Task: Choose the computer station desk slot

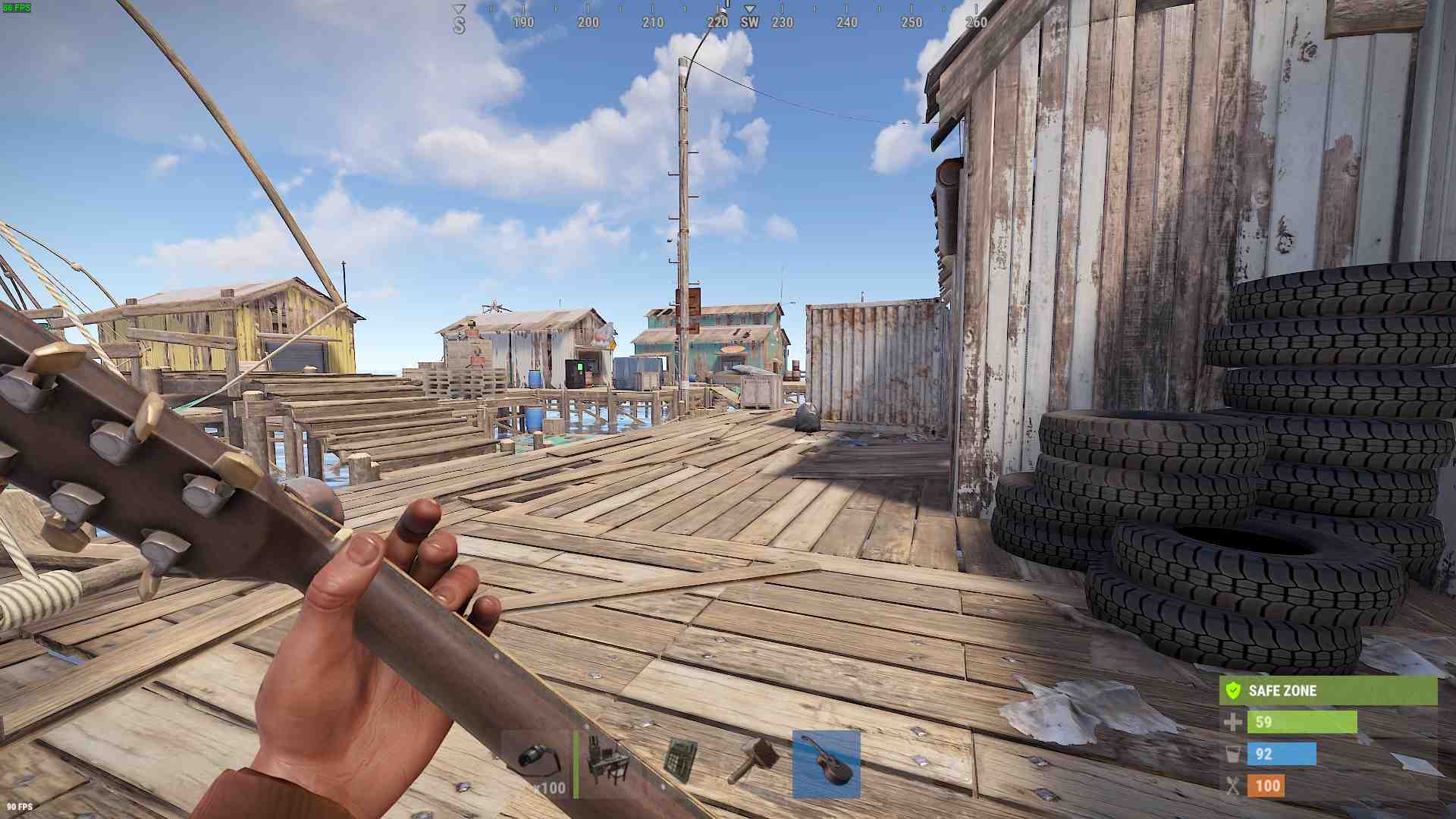Action: click(611, 764)
